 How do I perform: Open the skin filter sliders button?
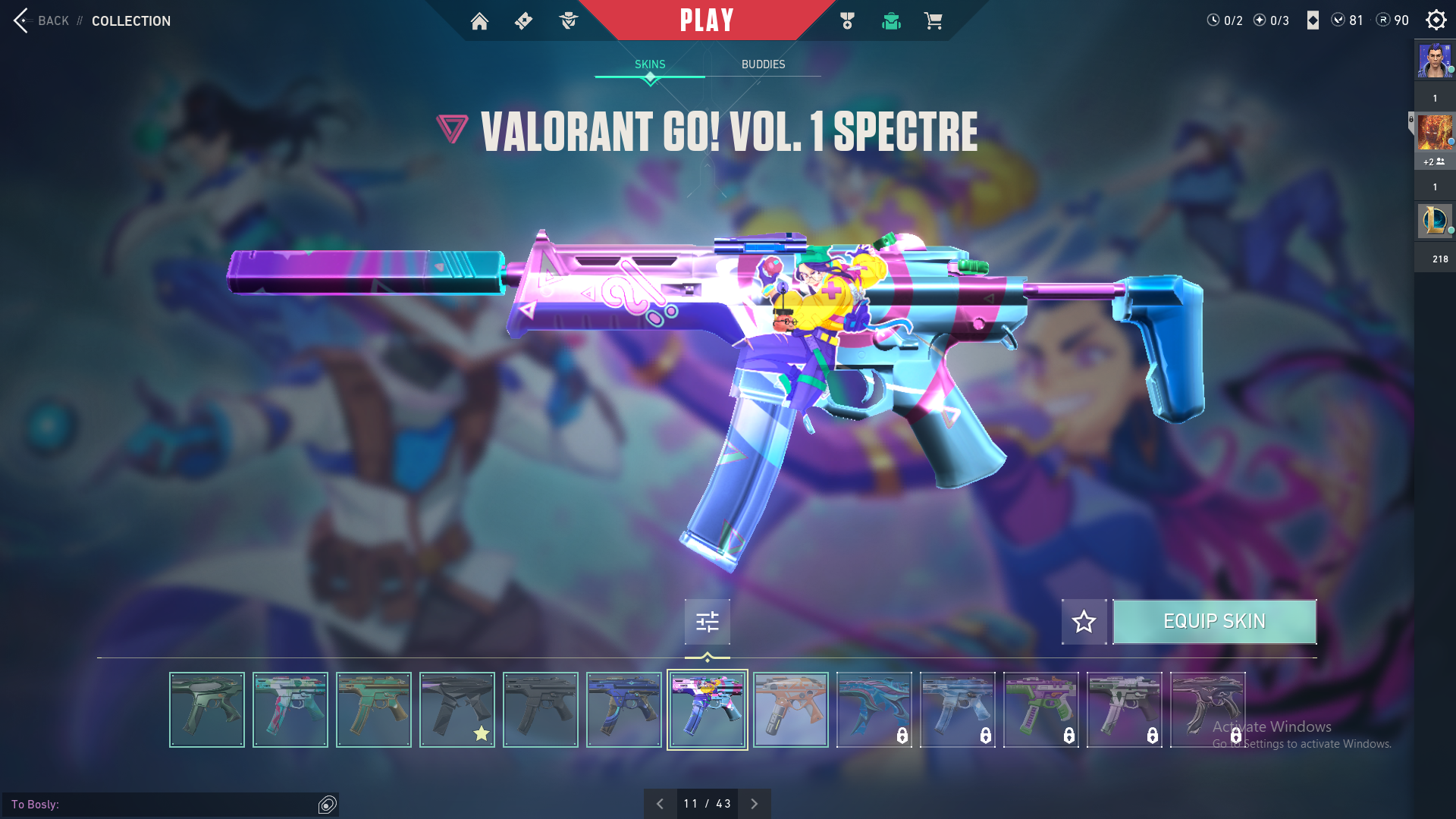click(707, 622)
